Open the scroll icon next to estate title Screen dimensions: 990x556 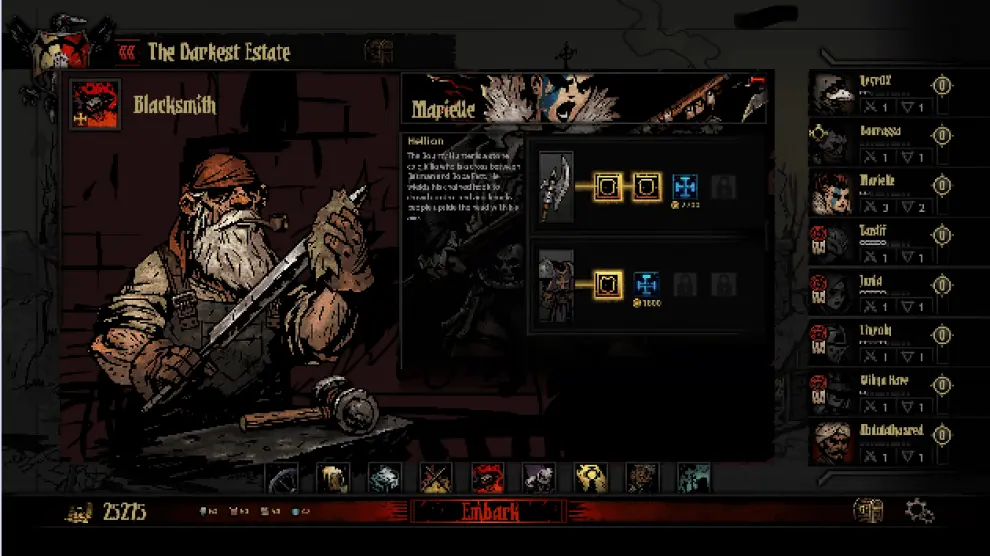[x=378, y=51]
